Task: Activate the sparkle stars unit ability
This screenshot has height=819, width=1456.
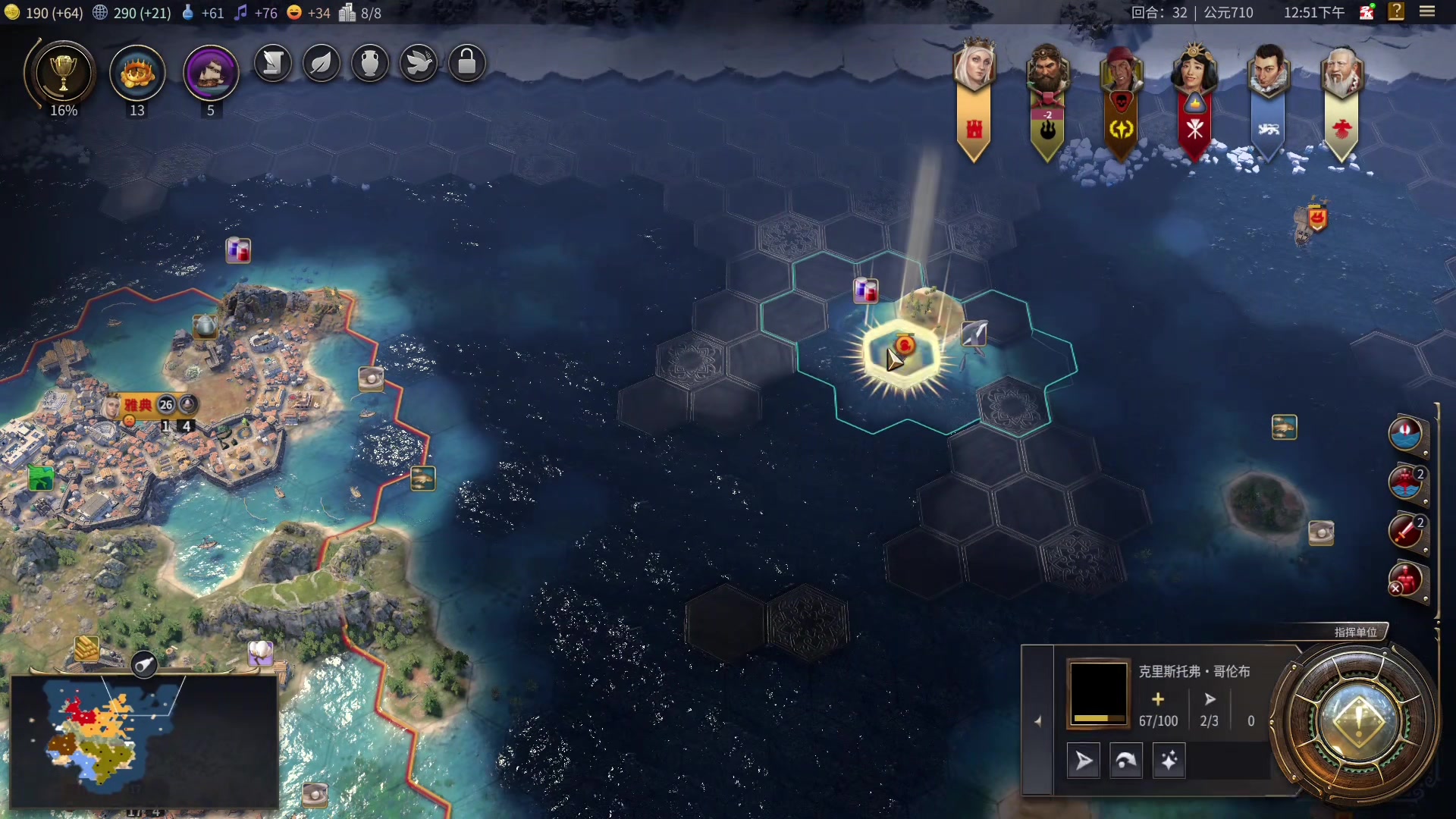Action: click(x=1169, y=761)
